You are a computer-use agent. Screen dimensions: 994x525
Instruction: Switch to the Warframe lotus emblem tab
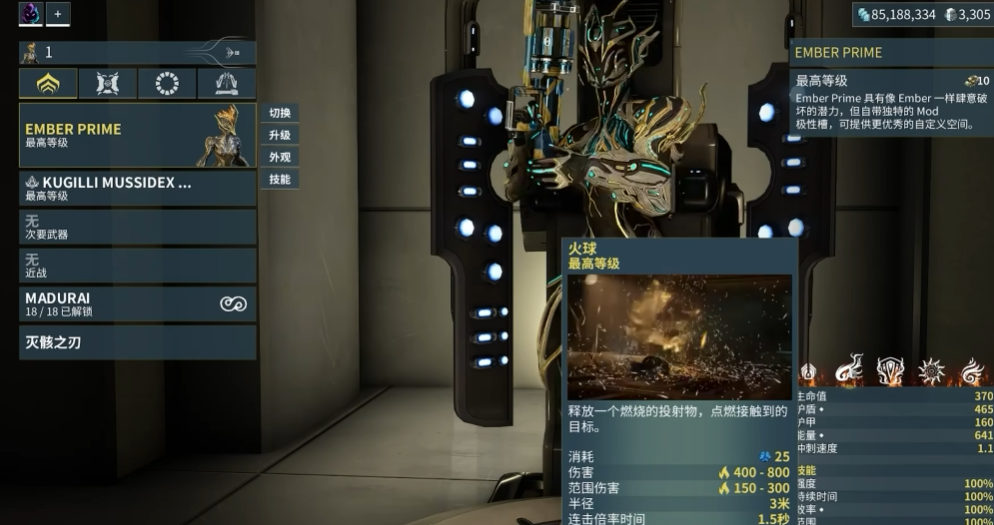[48, 84]
